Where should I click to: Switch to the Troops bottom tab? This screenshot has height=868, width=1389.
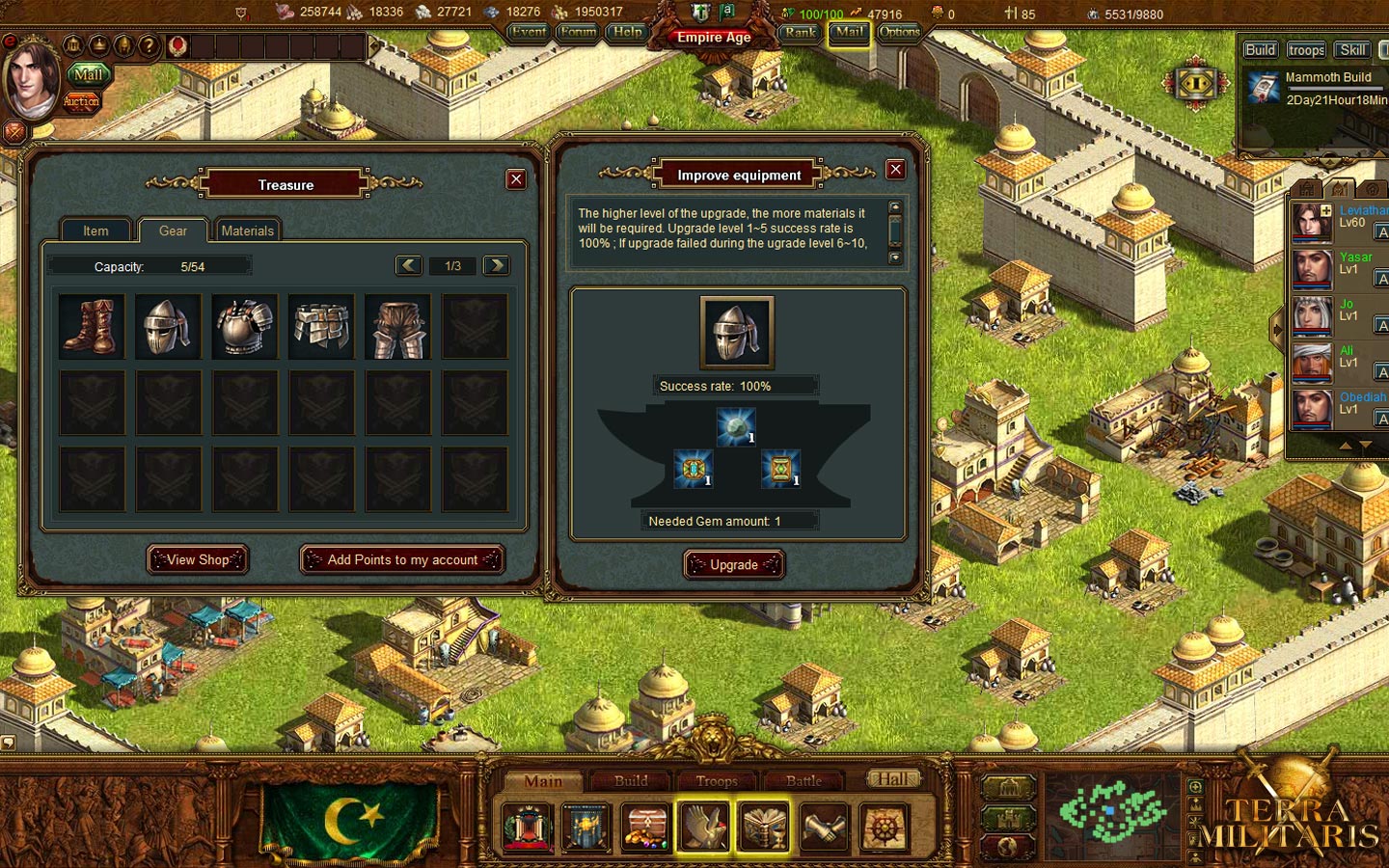[x=717, y=781]
